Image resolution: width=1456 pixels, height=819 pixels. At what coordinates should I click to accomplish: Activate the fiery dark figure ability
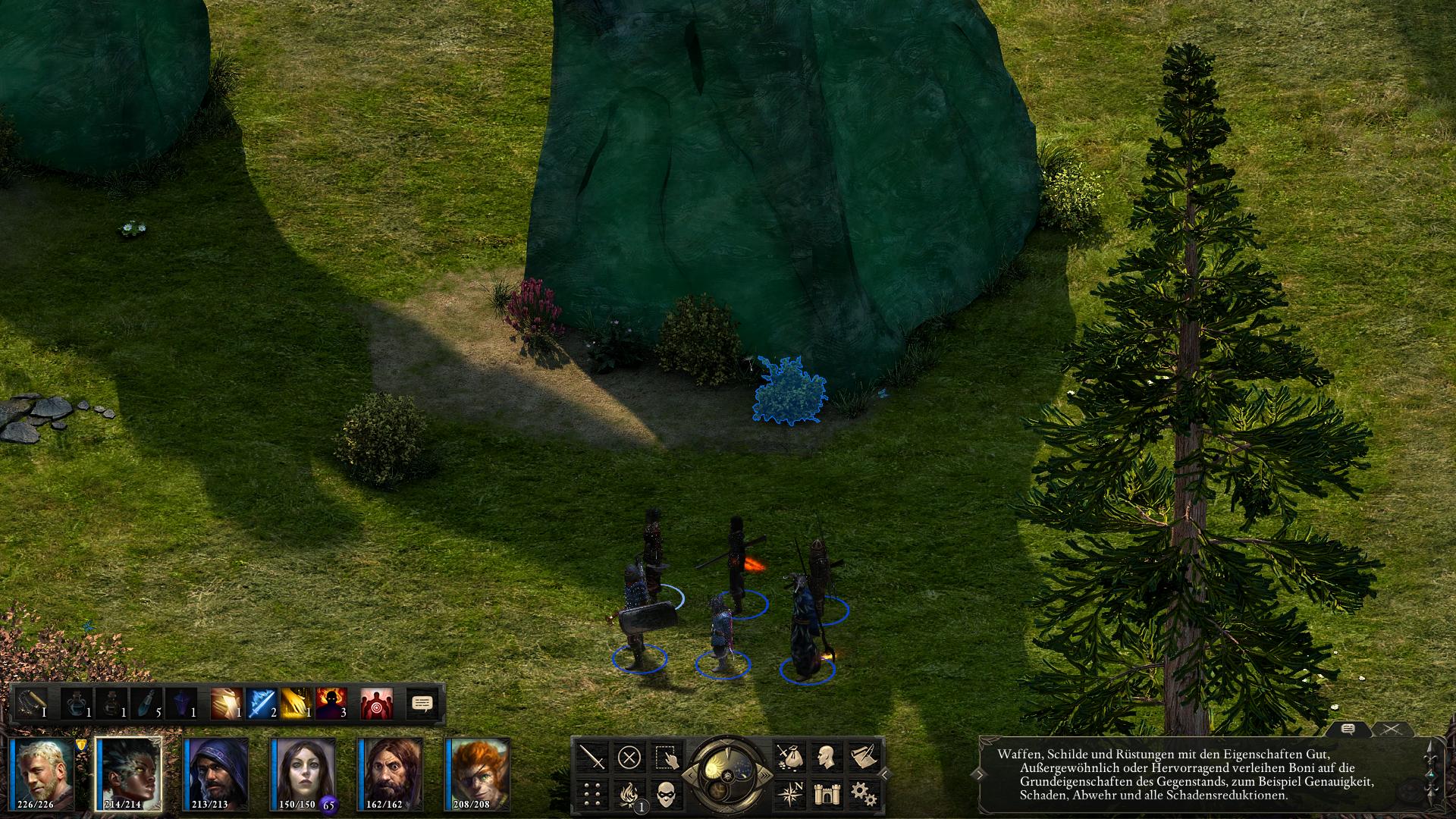coord(331,704)
